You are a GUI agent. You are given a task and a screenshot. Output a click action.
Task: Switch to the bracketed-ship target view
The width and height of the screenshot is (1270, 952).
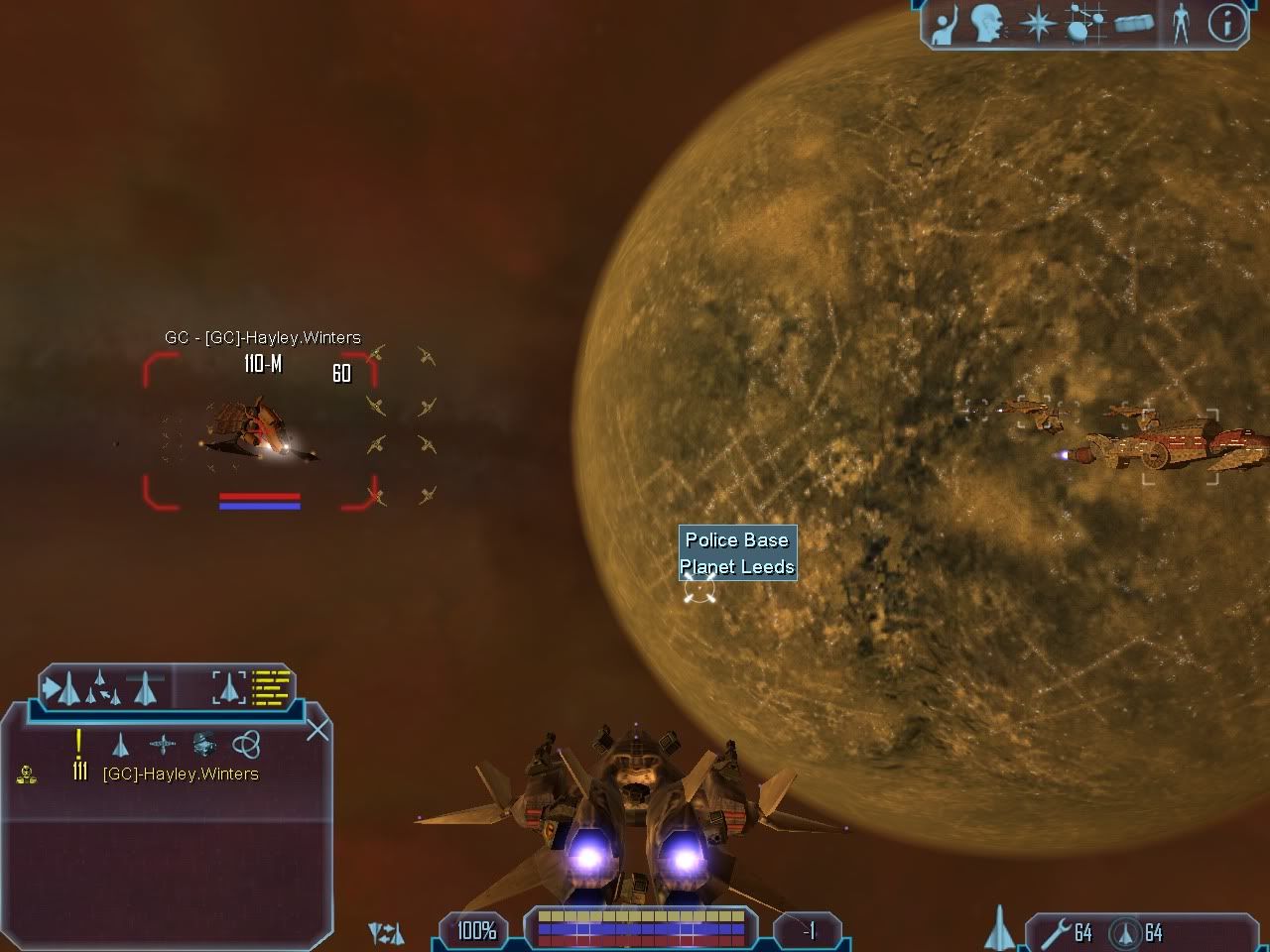point(228,687)
